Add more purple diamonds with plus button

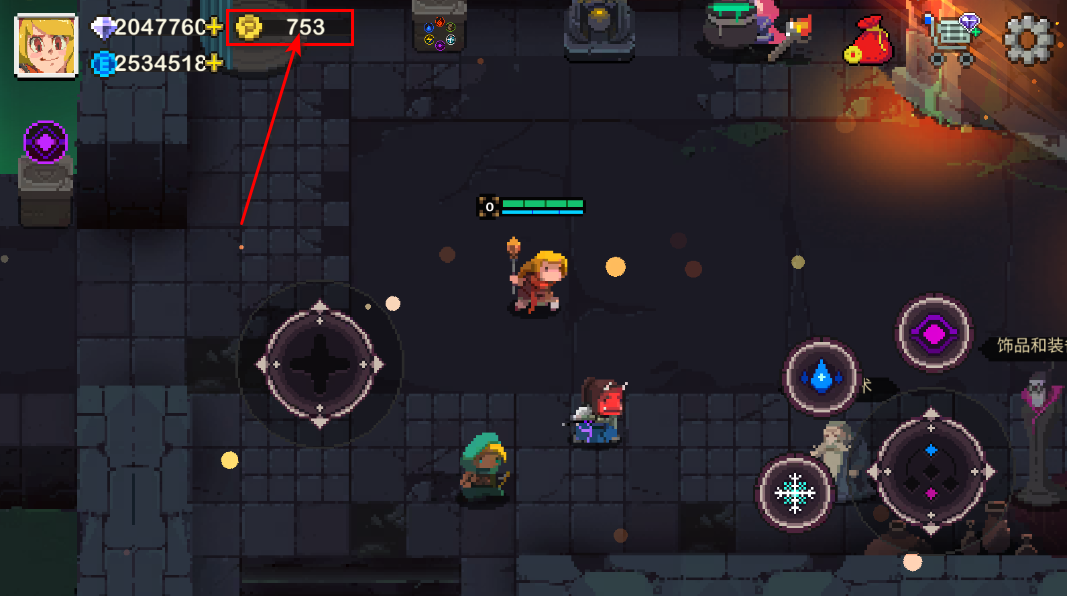coord(214,27)
